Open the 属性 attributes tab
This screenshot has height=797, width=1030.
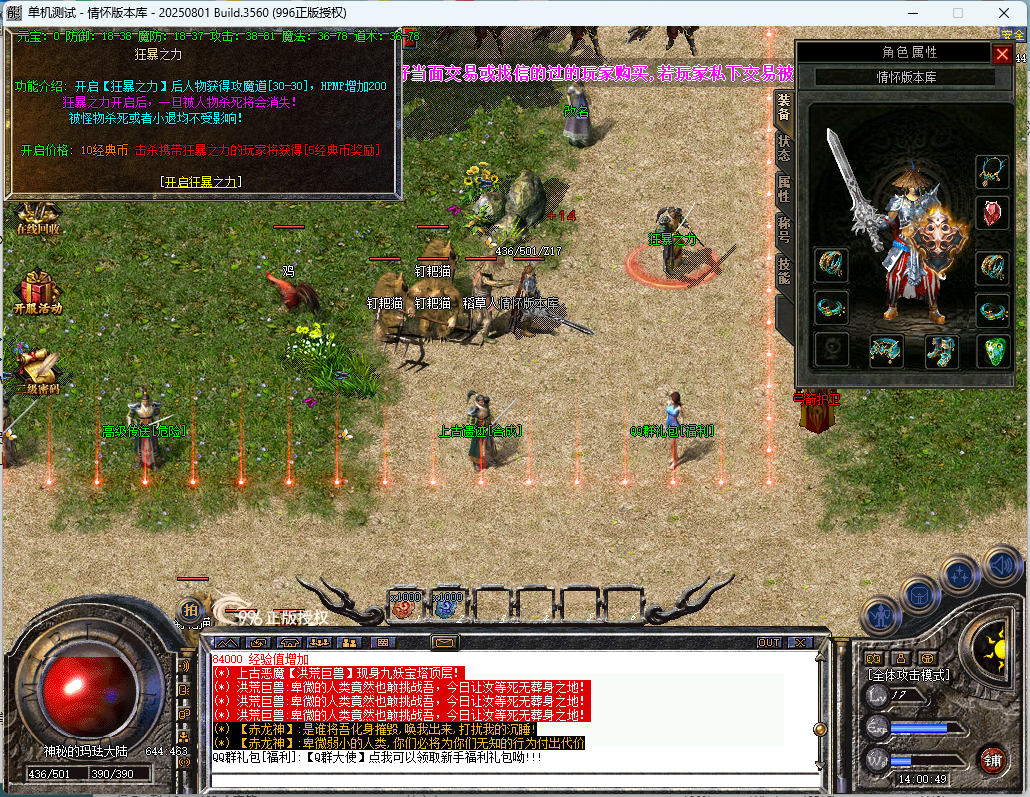783,188
